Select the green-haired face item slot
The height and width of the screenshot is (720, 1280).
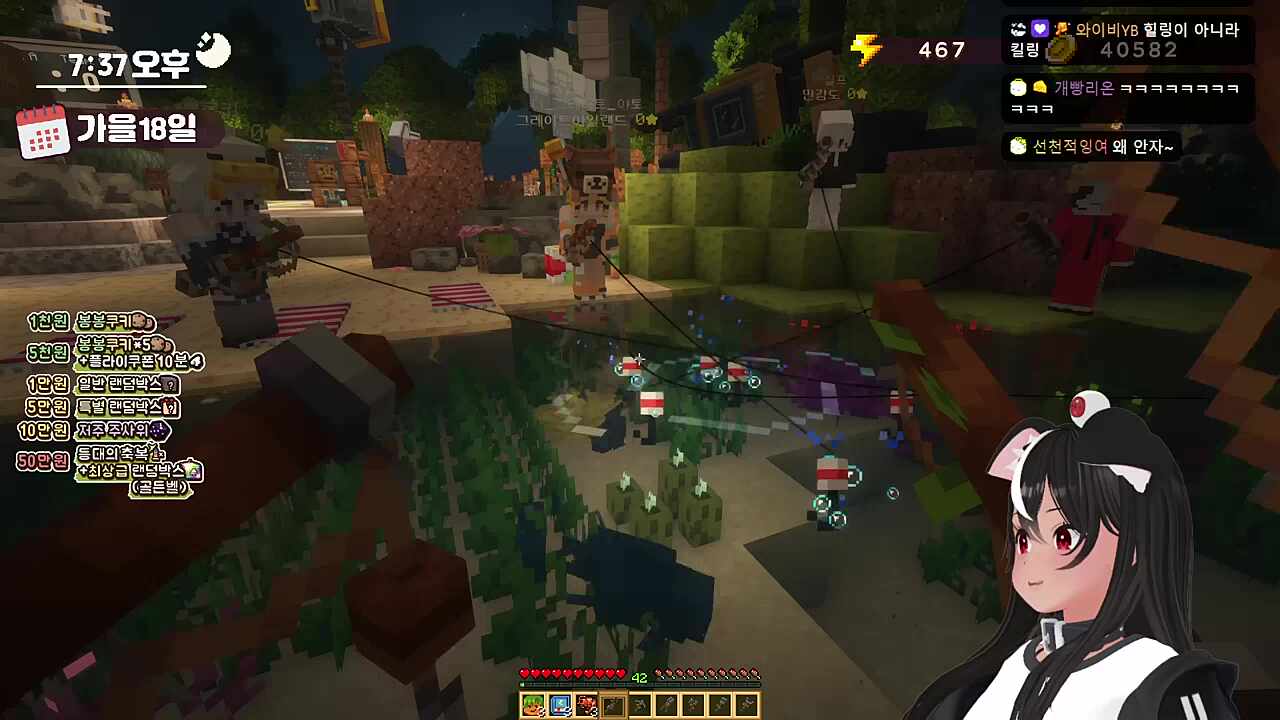pyautogui.click(x=532, y=705)
